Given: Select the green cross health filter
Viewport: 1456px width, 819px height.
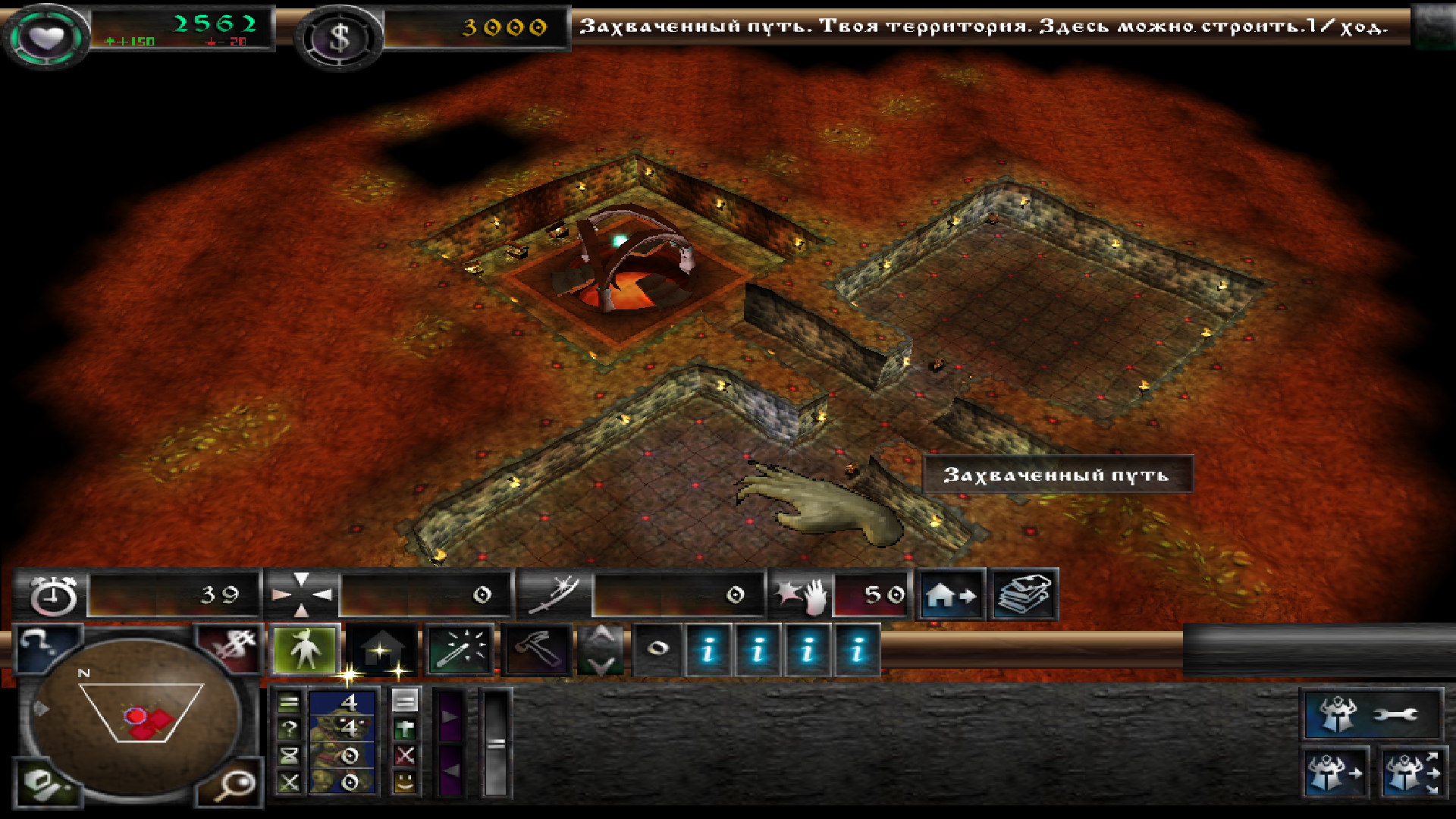Looking at the screenshot, I should pyautogui.click(x=405, y=730).
